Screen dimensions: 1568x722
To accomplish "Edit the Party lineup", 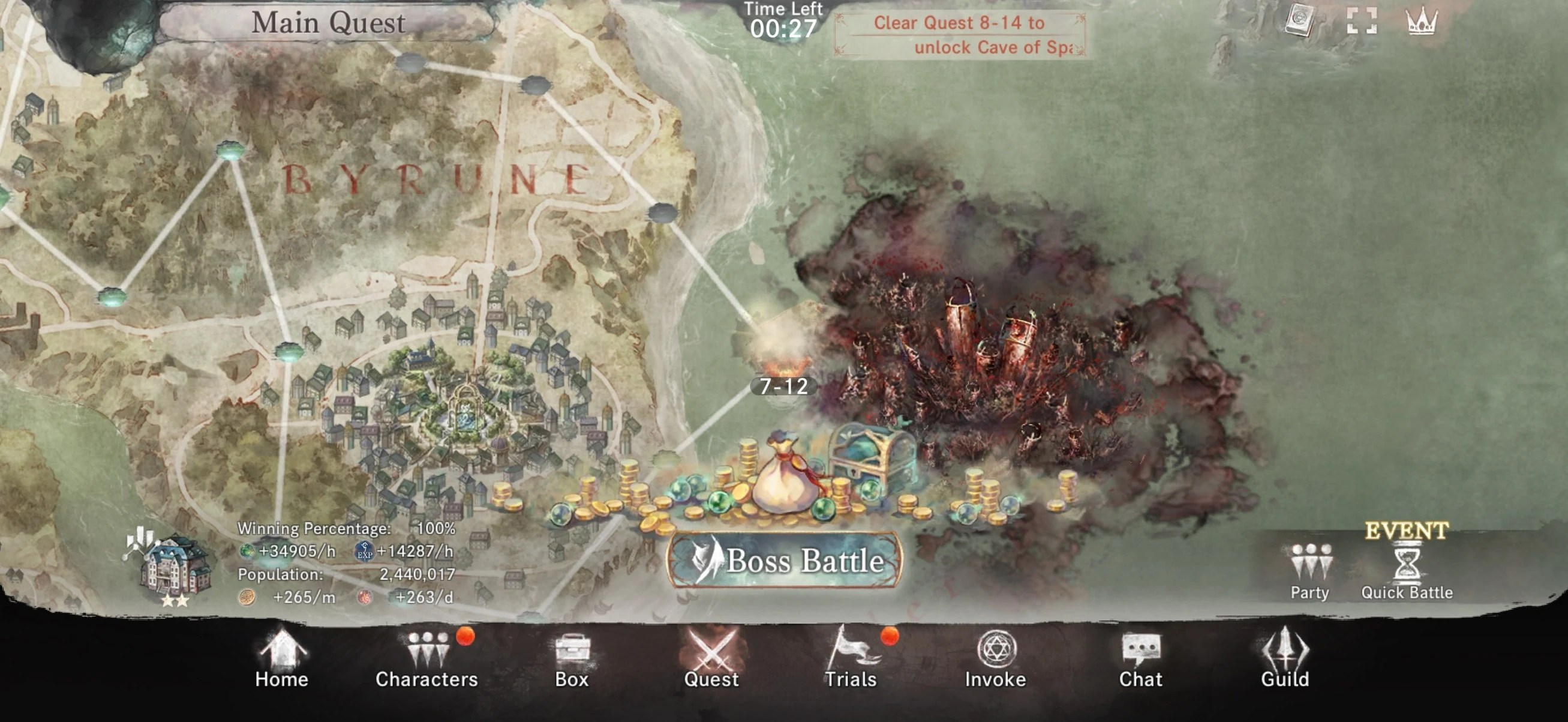I will [1310, 571].
